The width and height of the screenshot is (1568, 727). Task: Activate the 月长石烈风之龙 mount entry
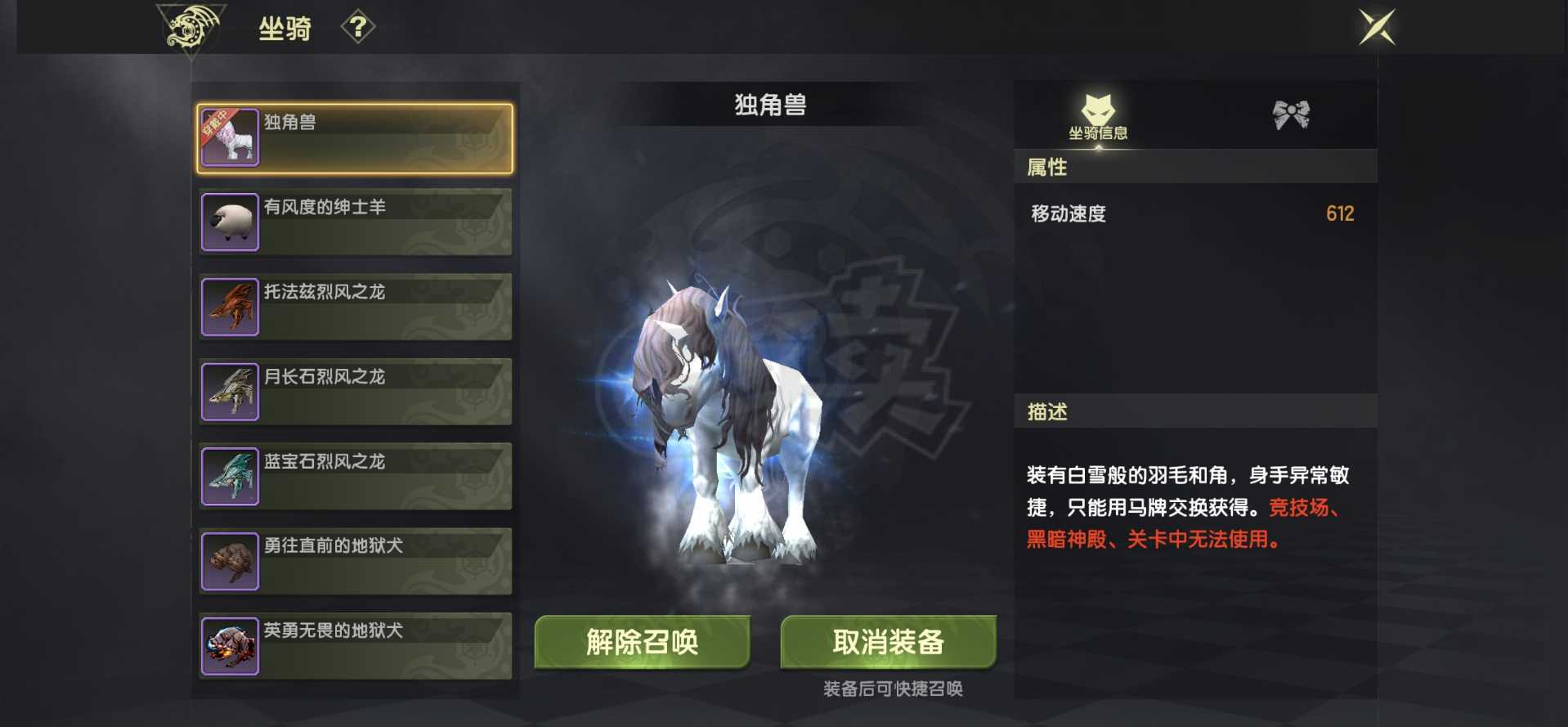click(x=355, y=391)
